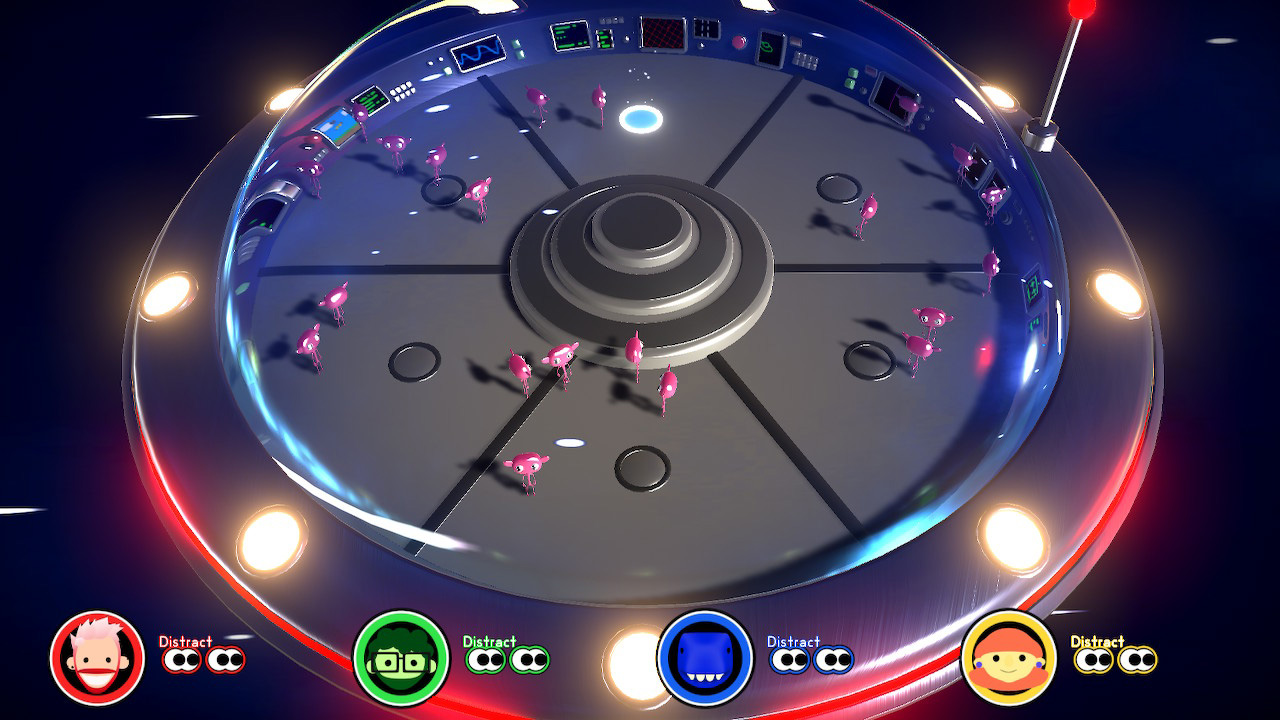Click the blue waveform monitor on the console
Screen dimensions: 1280x720
478,53
